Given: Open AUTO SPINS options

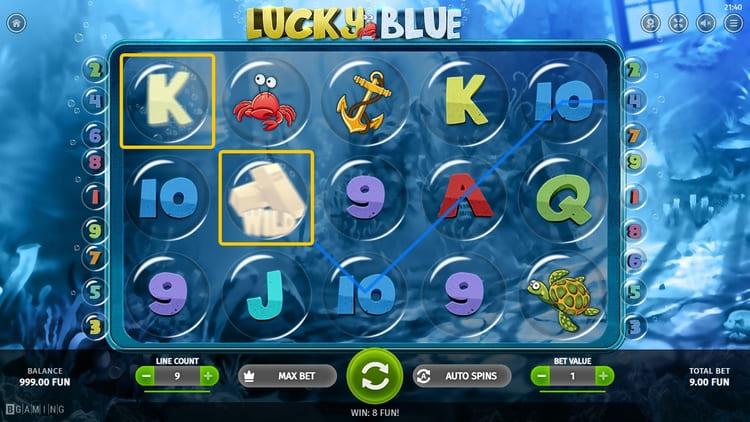Looking at the screenshot, I should pyautogui.click(x=462, y=376).
